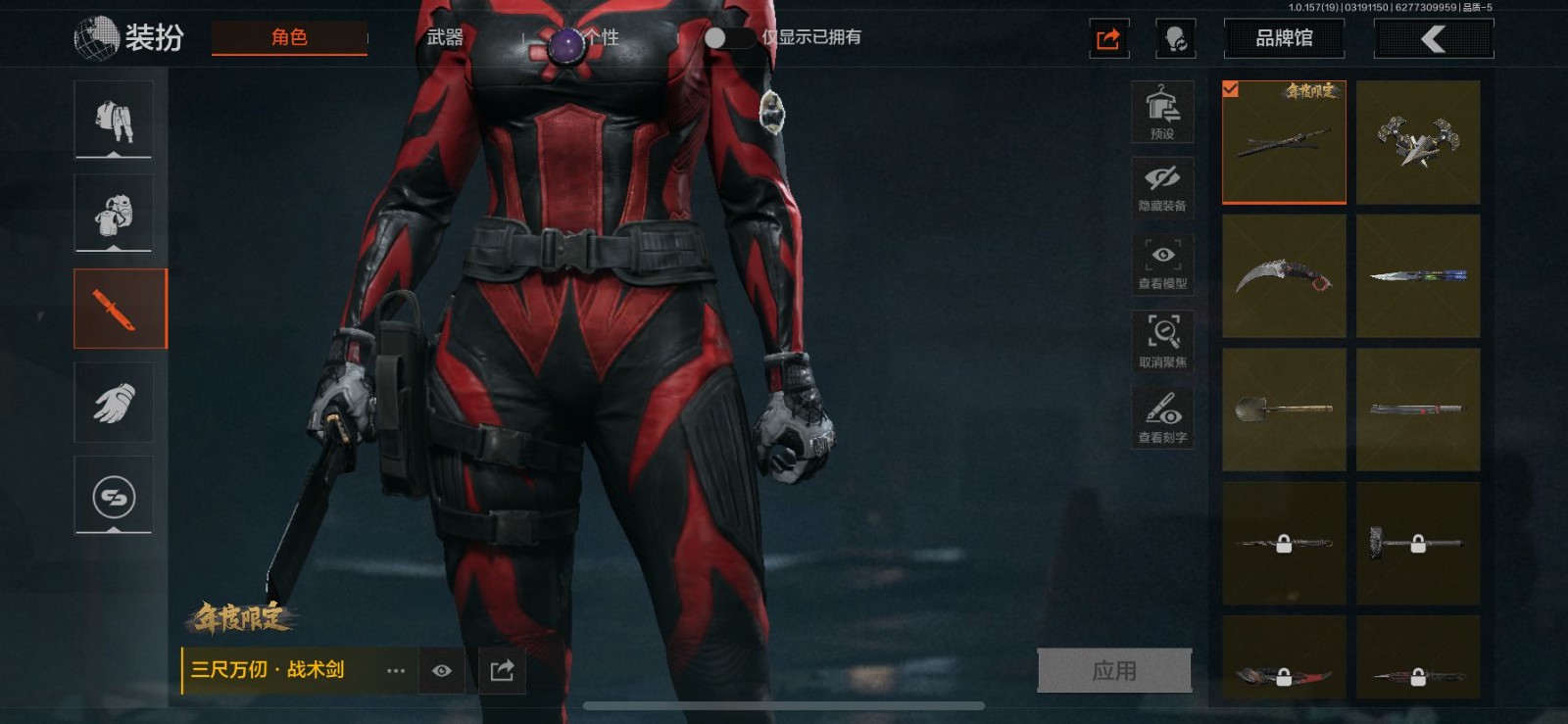Image resolution: width=1568 pixels, height=724 pixels.
Task: Open 查看刻字 engraving view
Action: coord(1162,416)
